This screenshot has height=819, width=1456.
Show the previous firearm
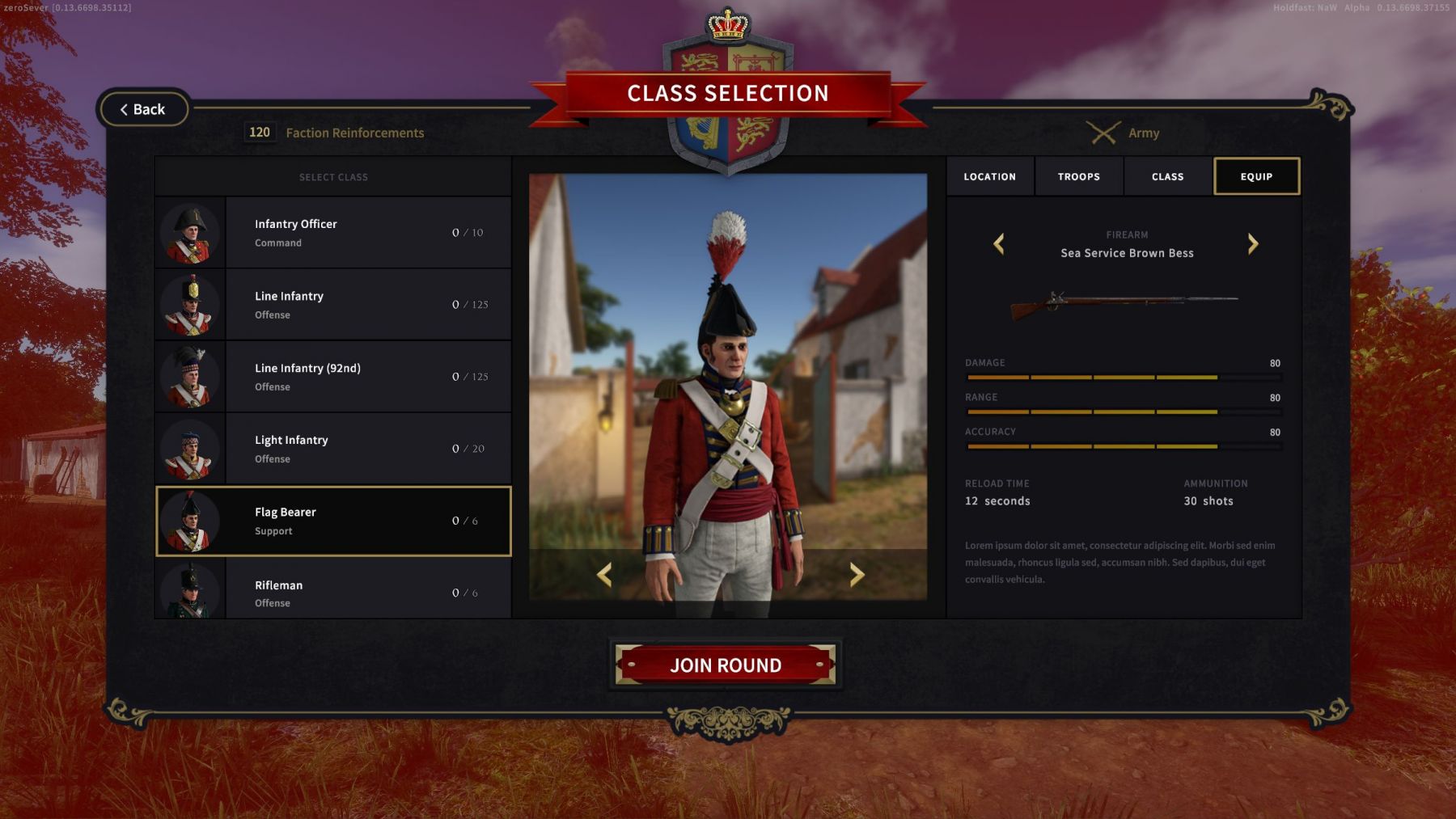click(999, 244)
